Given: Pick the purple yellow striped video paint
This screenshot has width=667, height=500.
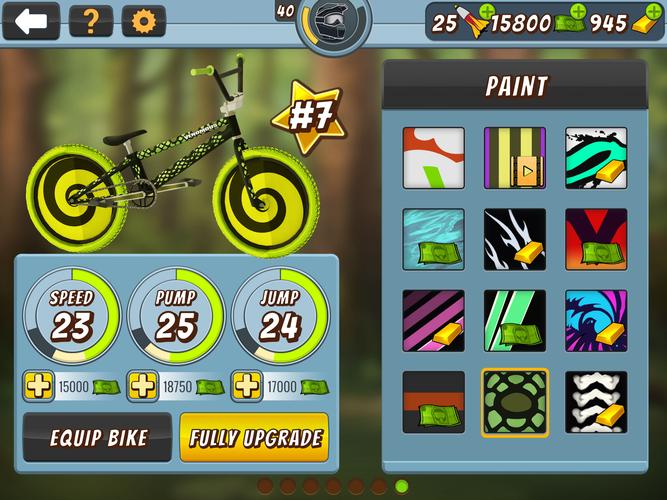Looking at the screenshot, I should point(515,157).
